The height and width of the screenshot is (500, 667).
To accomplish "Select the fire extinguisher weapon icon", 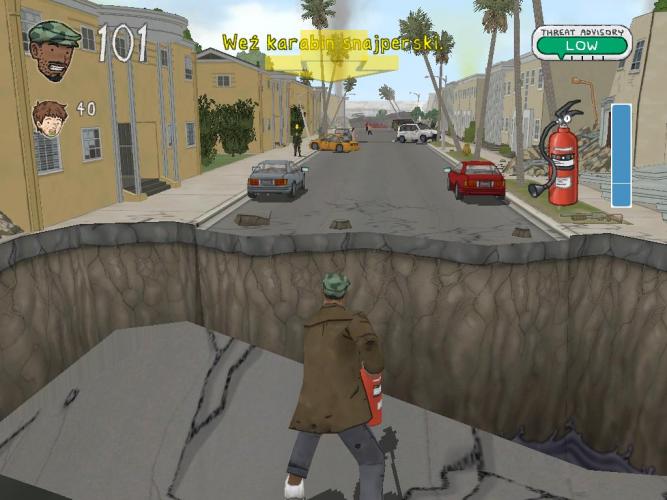I will [558, 153].
